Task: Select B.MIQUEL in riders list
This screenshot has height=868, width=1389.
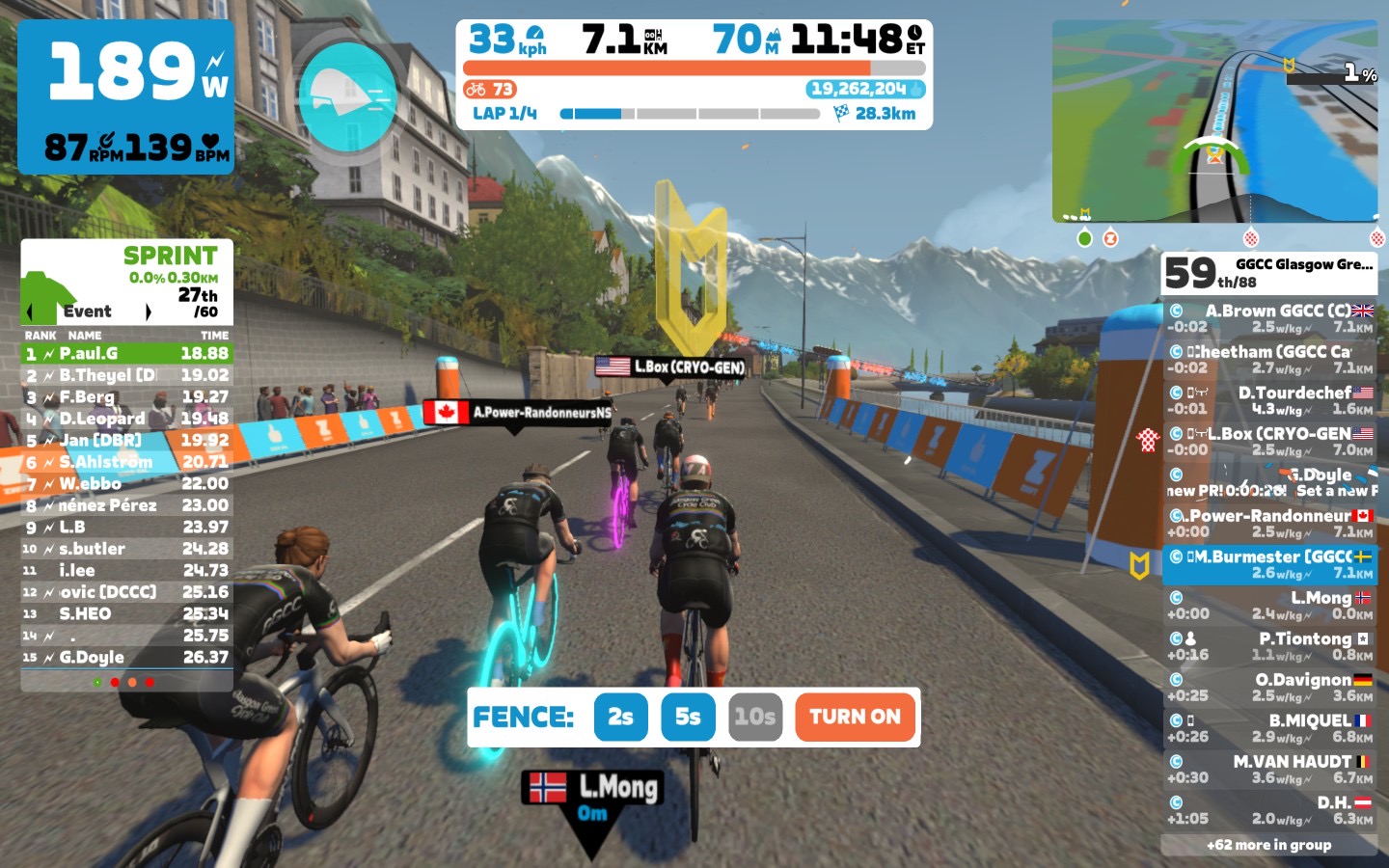Action: point(1269,728)
